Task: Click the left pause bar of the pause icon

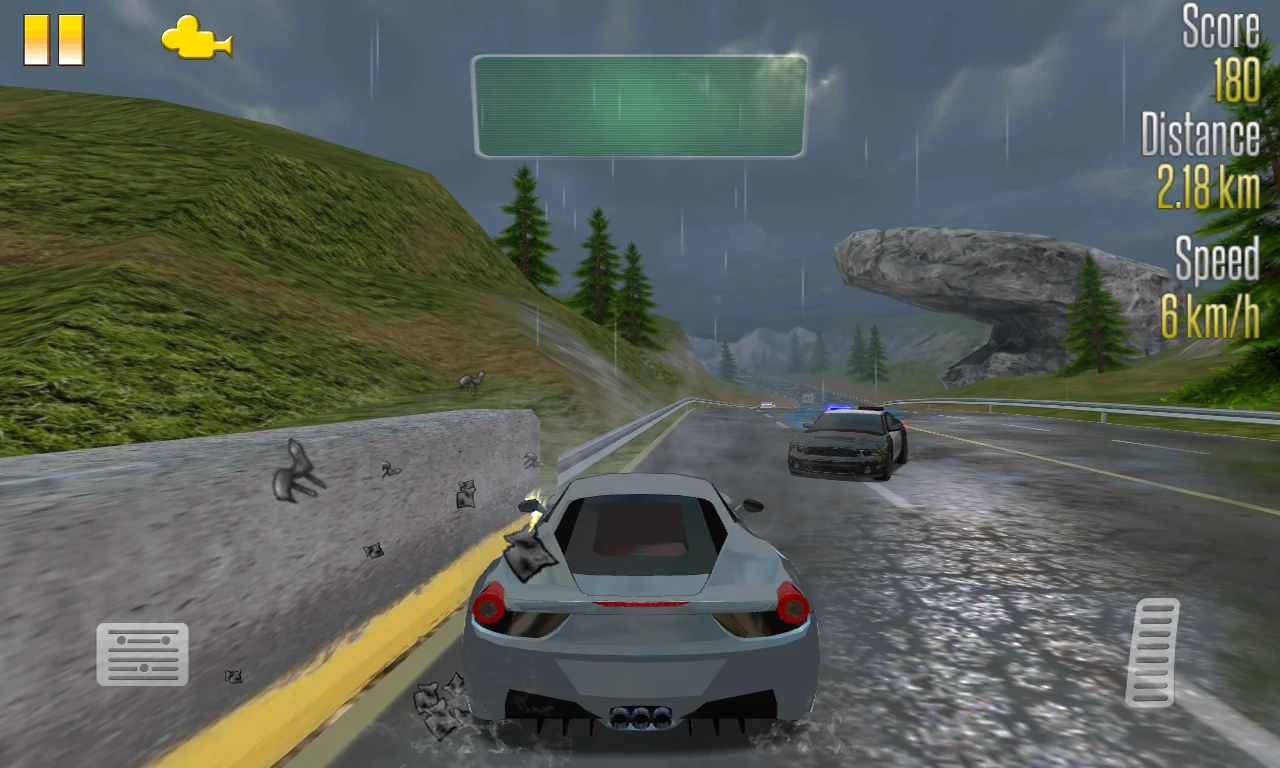Action: coord(38,41)
